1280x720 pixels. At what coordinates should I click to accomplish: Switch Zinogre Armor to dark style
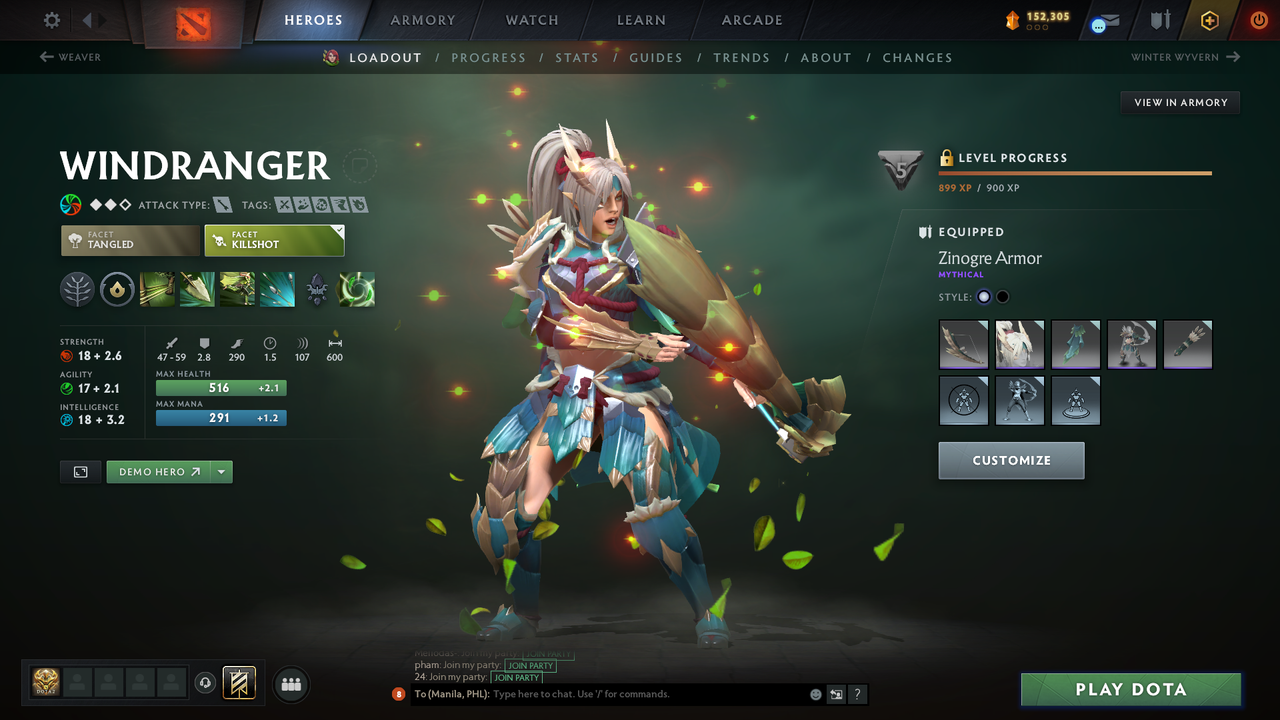coord(1001,296)
